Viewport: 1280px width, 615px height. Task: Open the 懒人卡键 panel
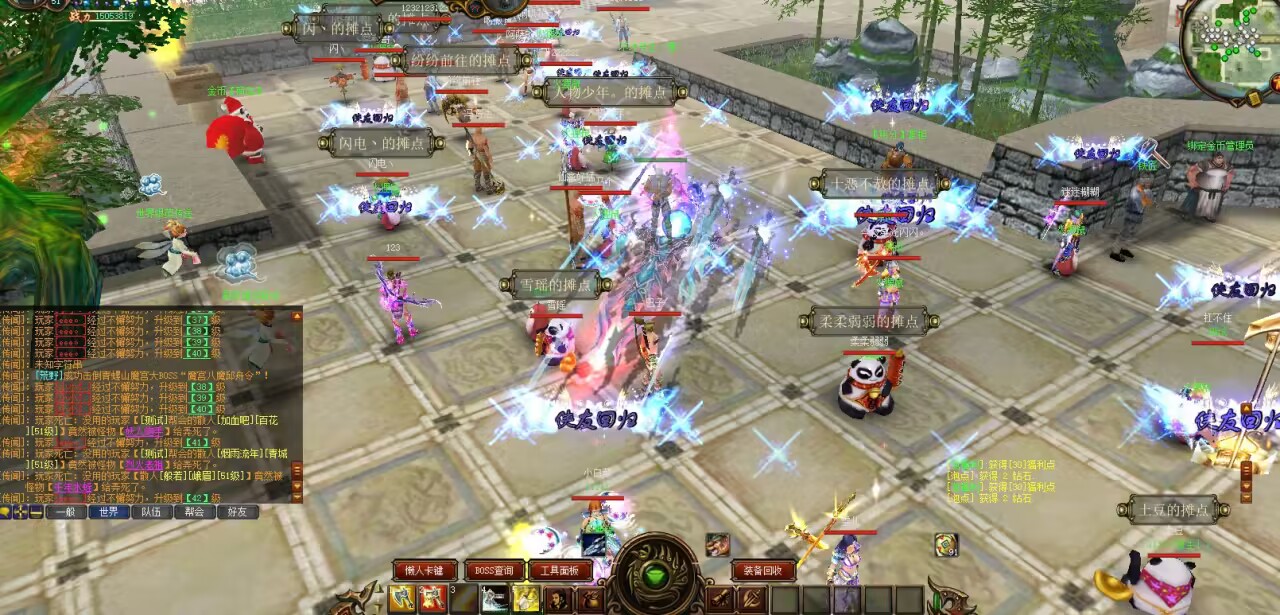[x=425, y=570]
